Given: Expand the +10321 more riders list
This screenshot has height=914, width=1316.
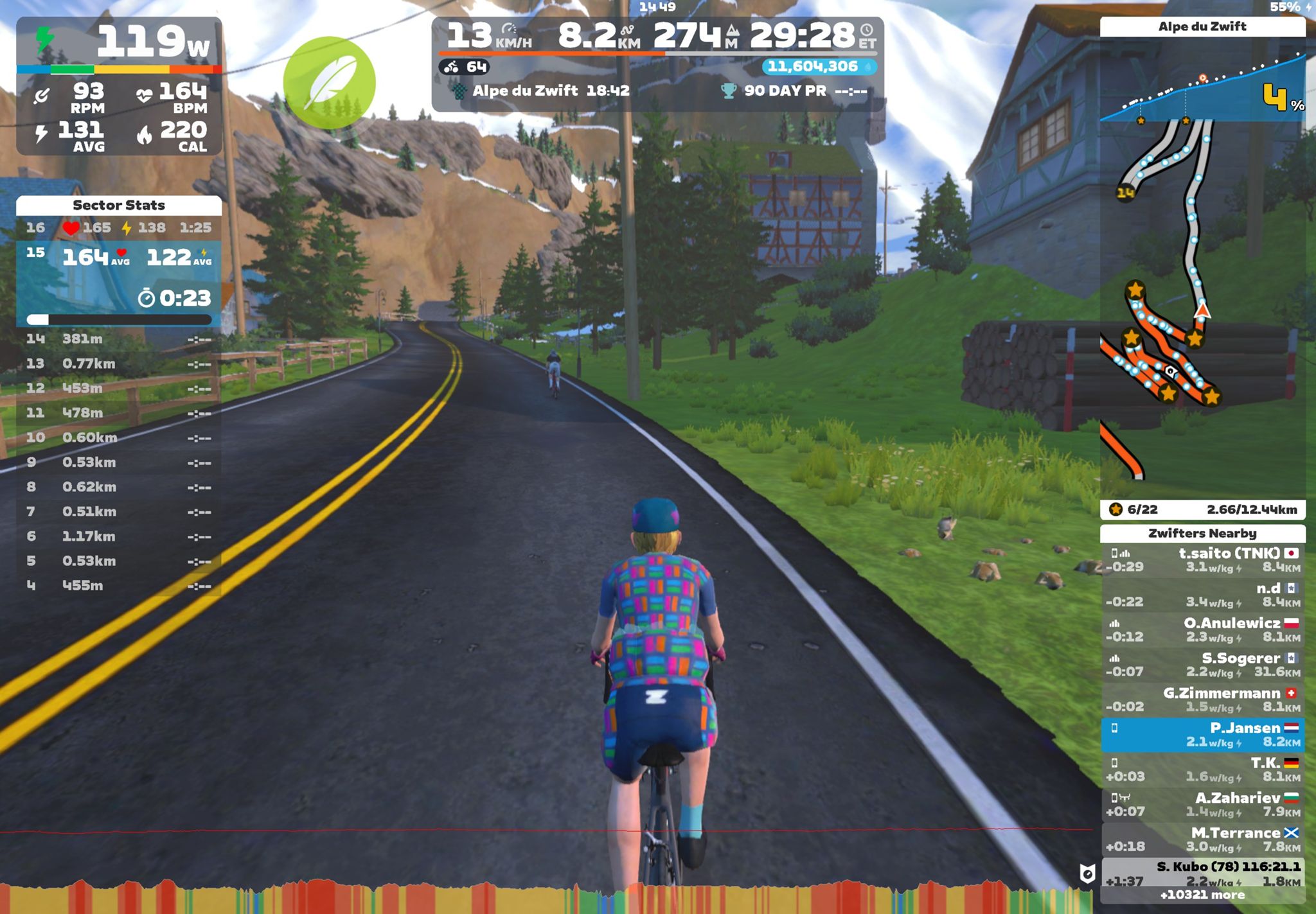Looking at the screenshot, I should 1203,895.
